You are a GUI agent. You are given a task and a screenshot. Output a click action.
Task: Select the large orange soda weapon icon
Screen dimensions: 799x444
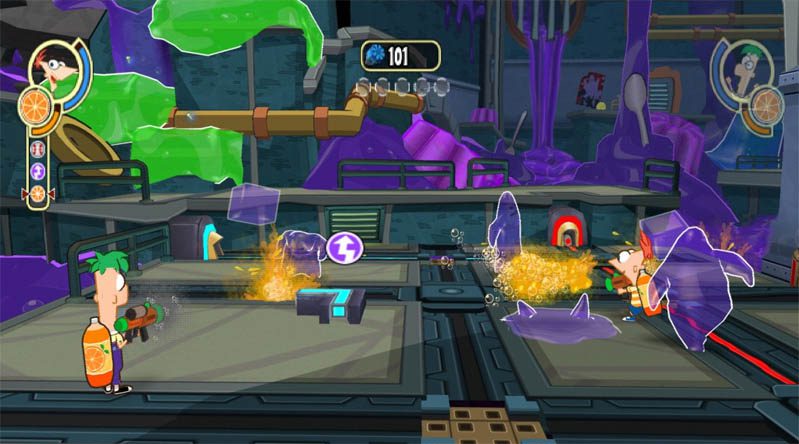coord(38,104)
